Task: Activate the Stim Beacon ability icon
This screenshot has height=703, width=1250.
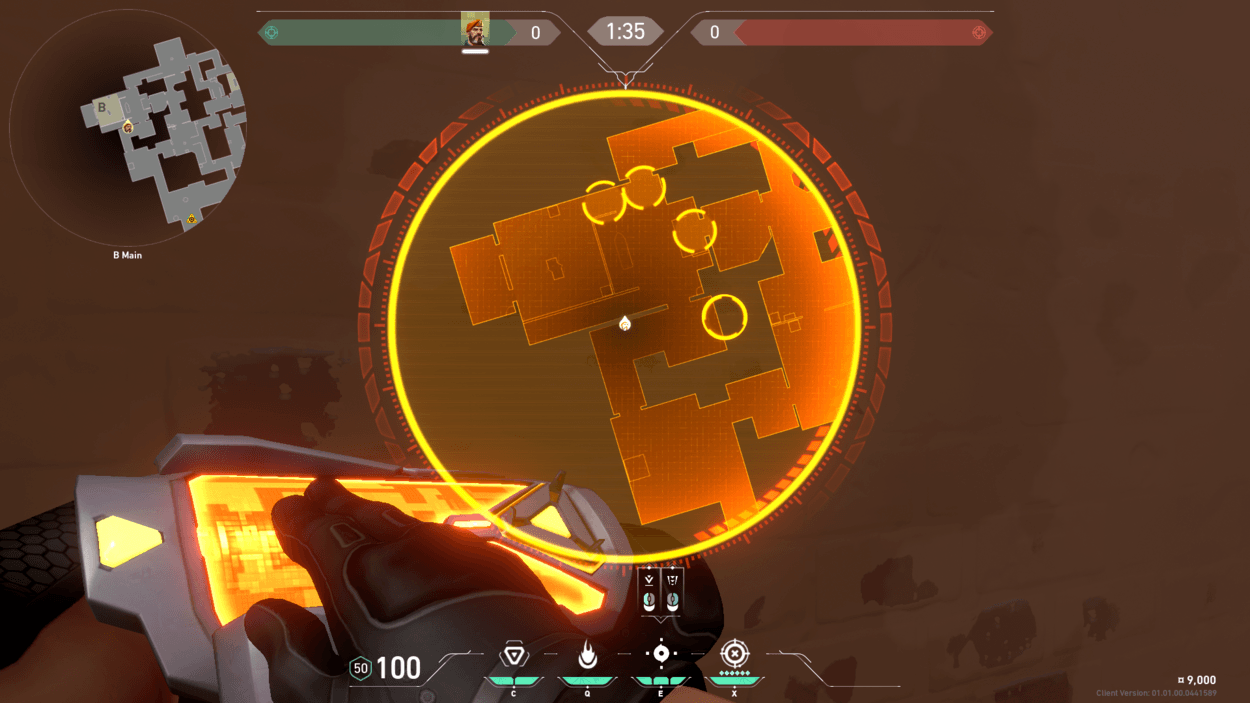Action: 514,655
